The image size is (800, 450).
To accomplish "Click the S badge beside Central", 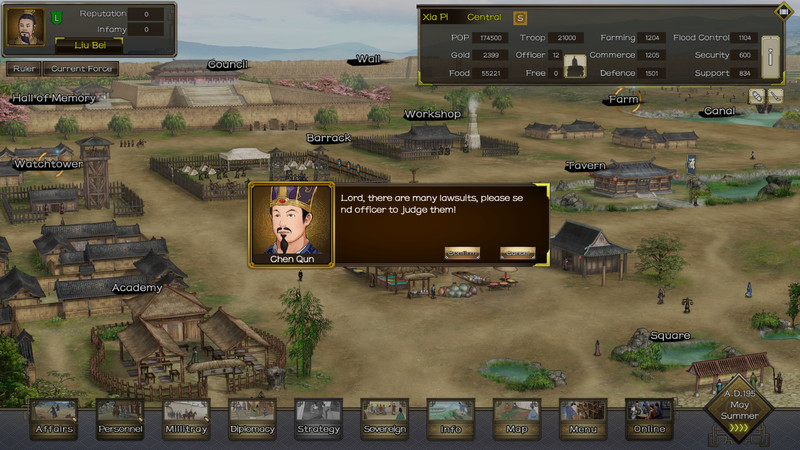I will point(520,17).
